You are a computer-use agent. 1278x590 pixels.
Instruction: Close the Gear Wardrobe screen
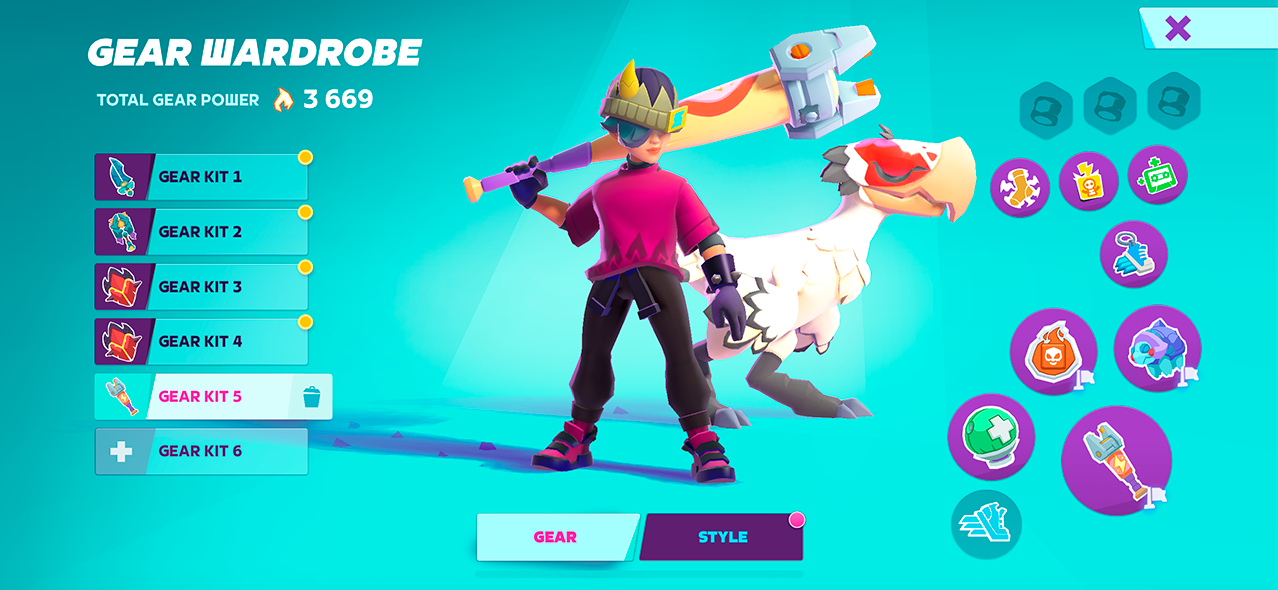pyautogui.click(x=1178, y=28)
